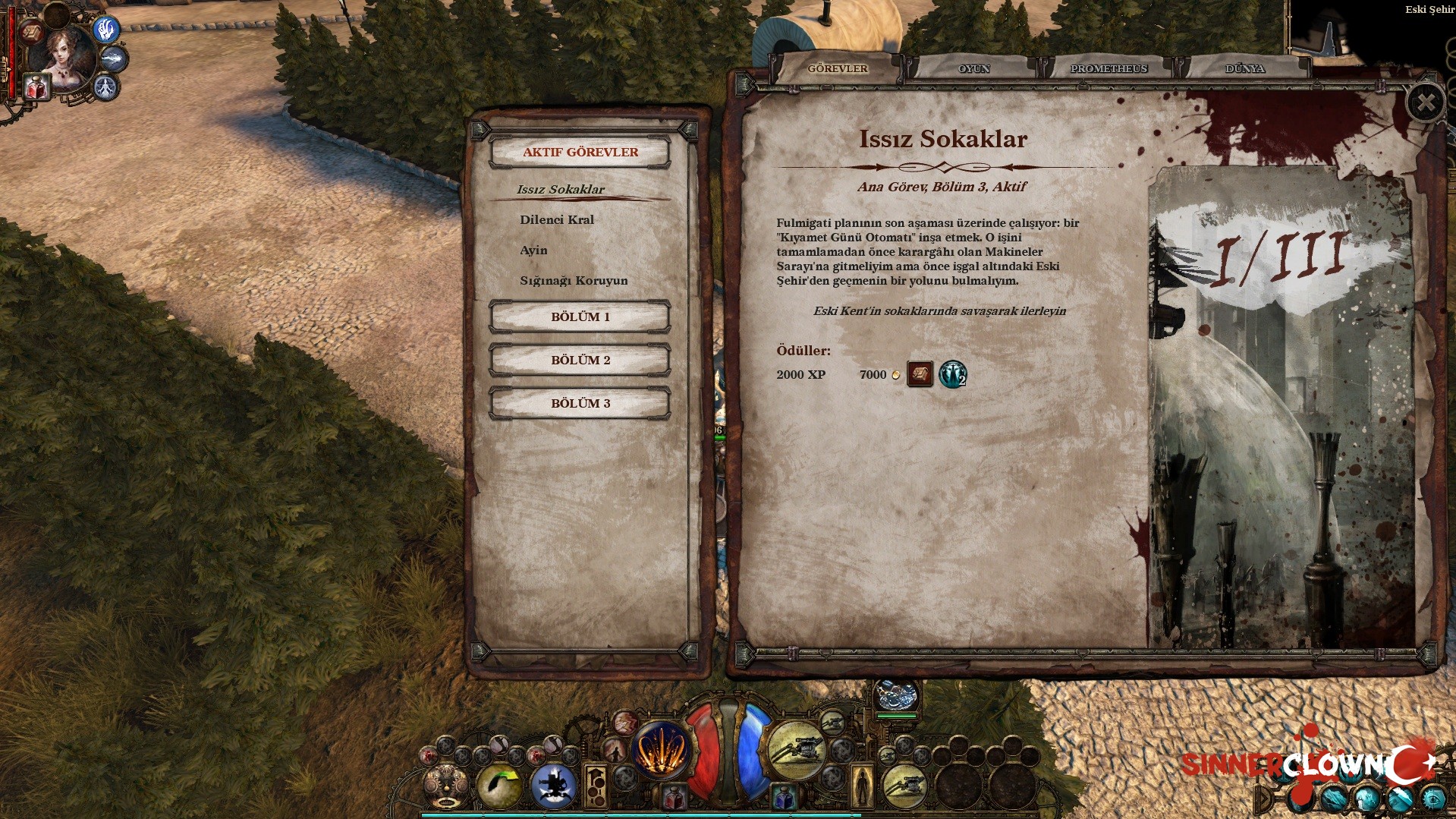The width and height of the screenshot is (1456, 819).
Task: Expand the Bölüm 3 section
Action: 580,404
